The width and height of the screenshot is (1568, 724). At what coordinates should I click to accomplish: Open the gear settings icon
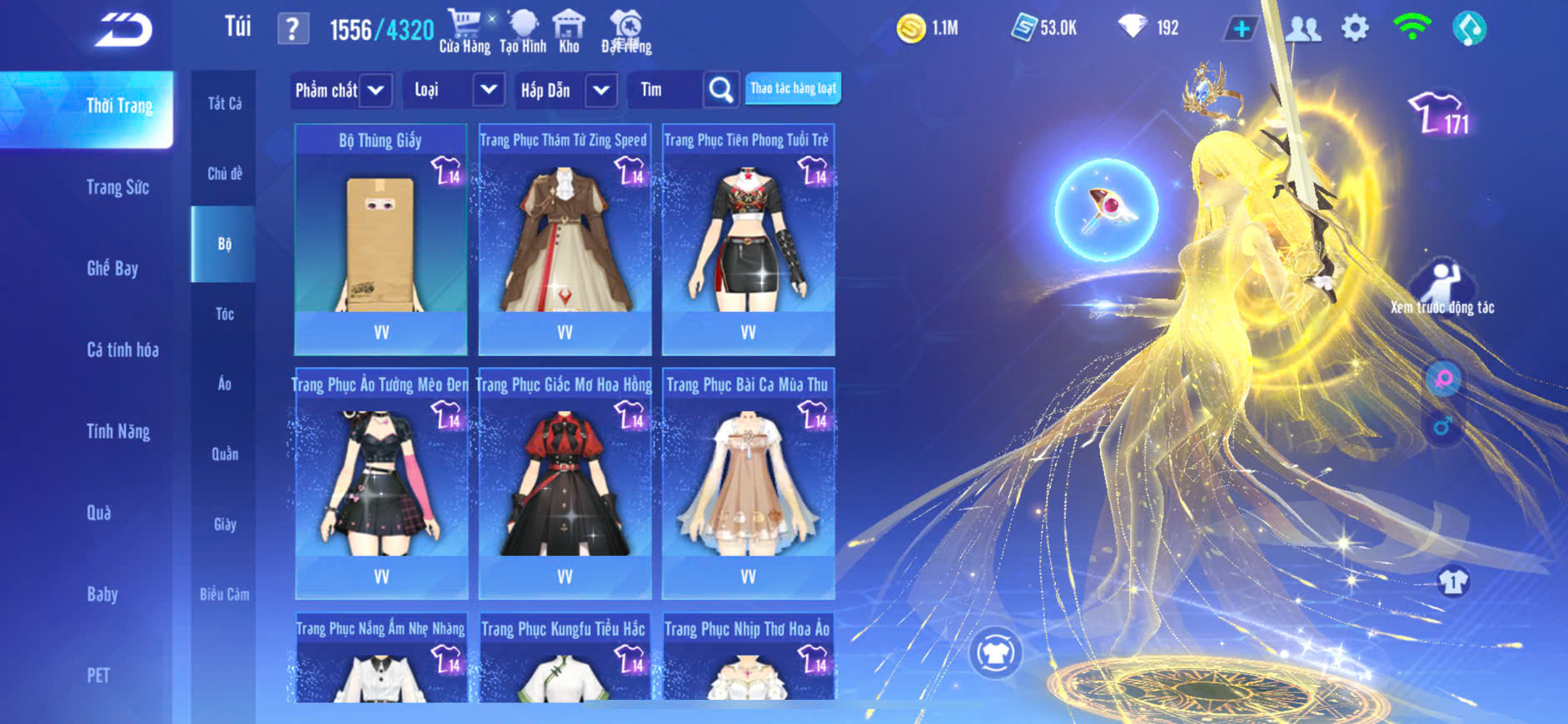click(1355, 28)
